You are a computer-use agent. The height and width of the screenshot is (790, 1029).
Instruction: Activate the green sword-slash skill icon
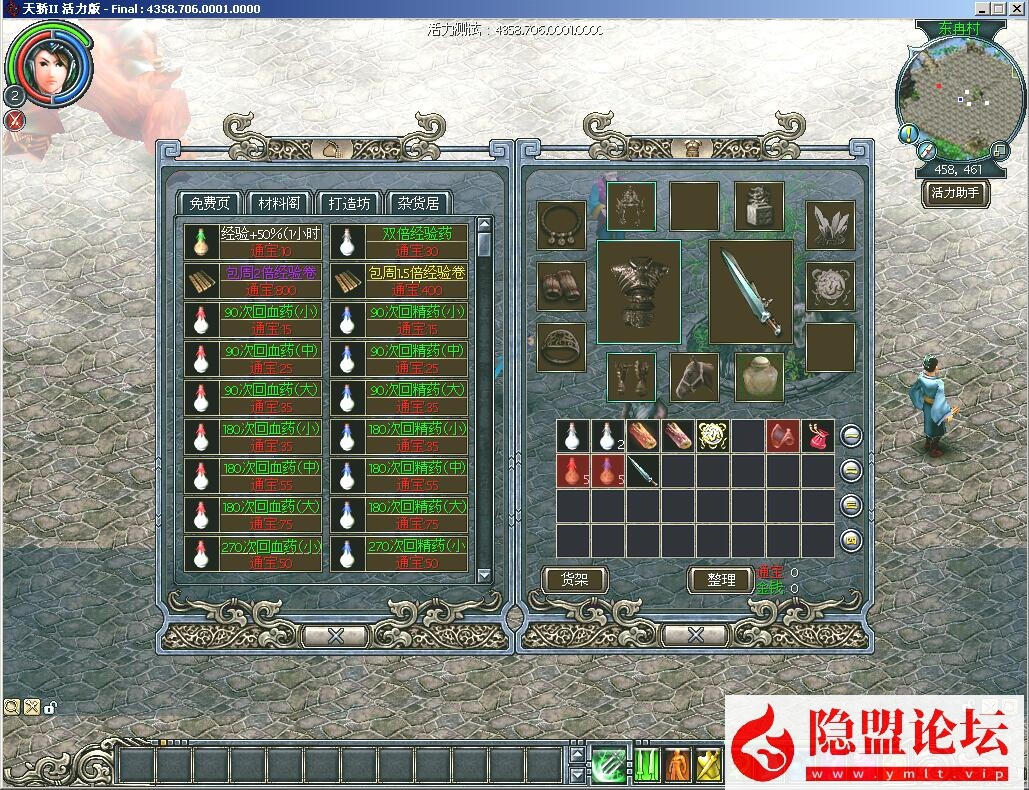pyautogui.click(x=608, y=765)
